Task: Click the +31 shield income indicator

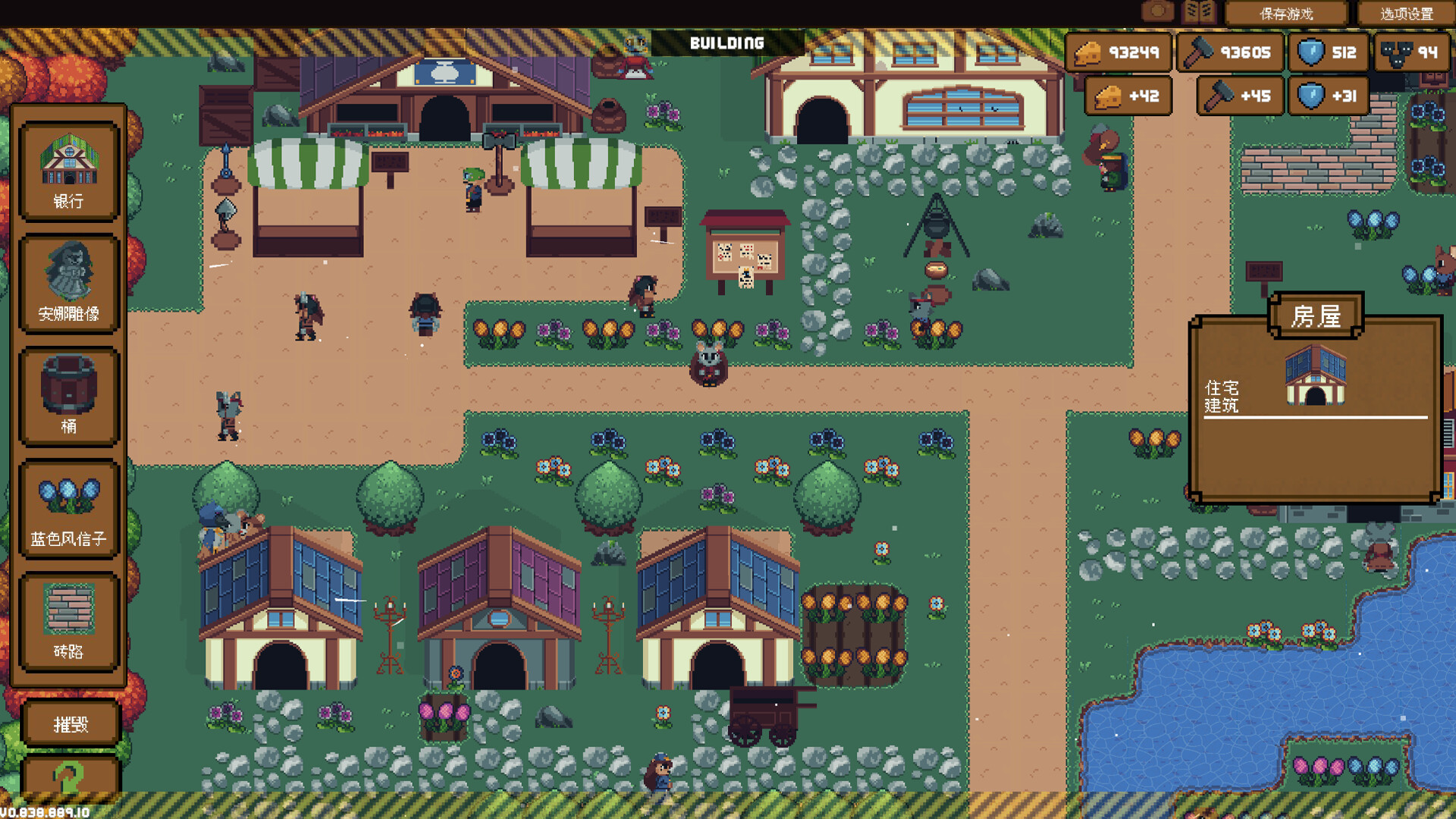Action: point(1329,96)
